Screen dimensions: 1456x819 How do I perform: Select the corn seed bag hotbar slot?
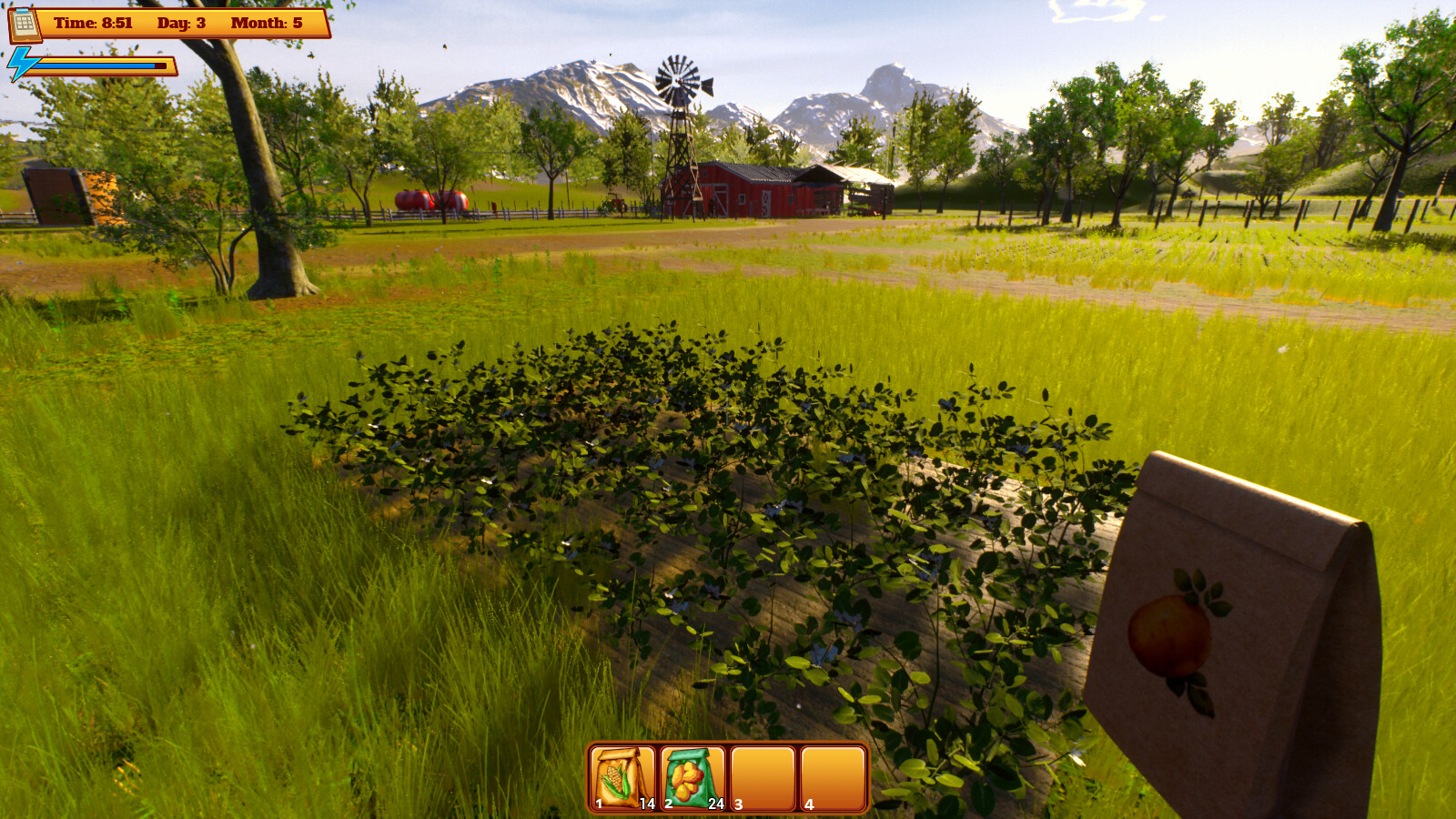click(x=622, y=778)
